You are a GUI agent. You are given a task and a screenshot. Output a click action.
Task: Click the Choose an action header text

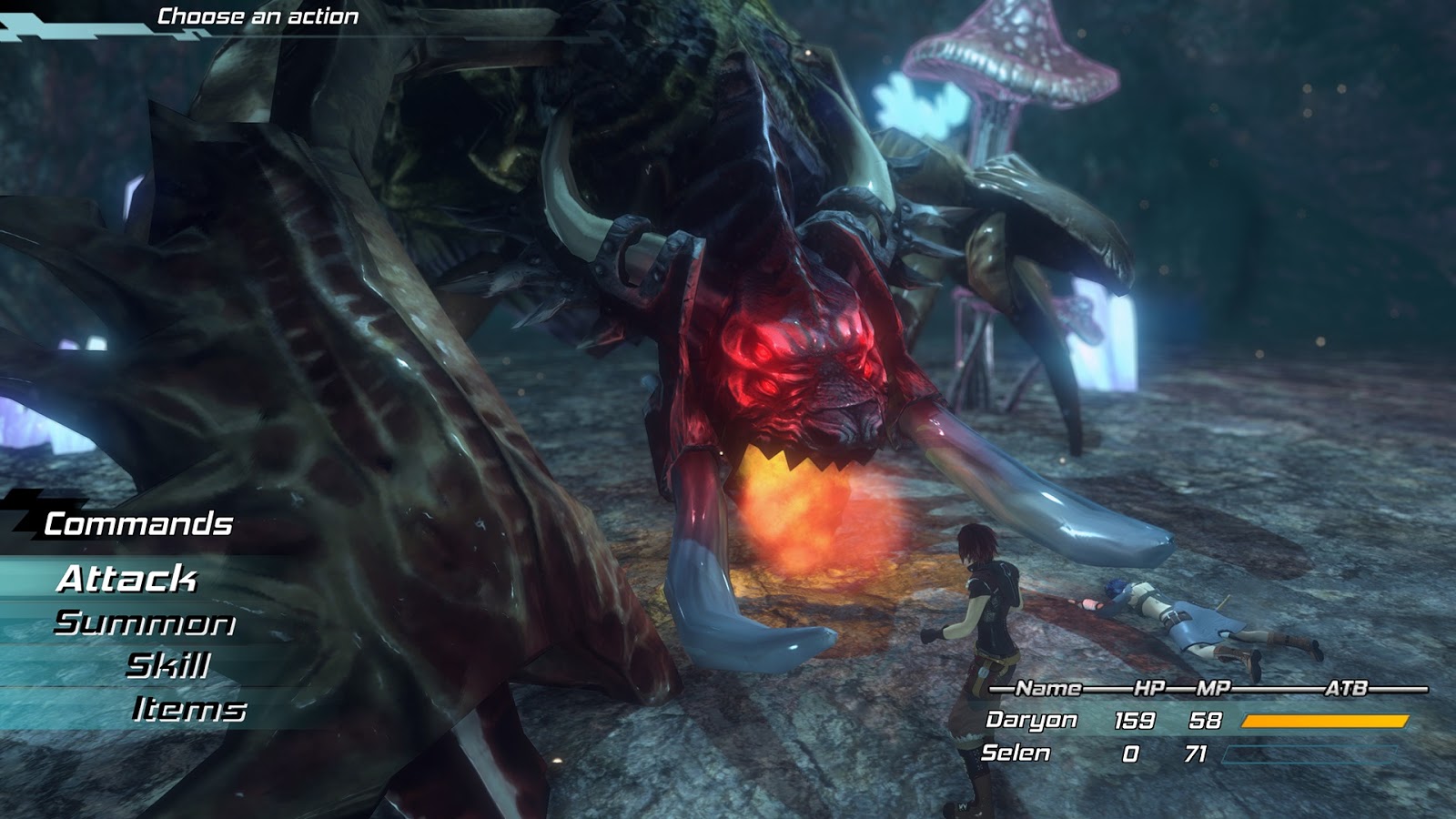(x=257, y=14)
